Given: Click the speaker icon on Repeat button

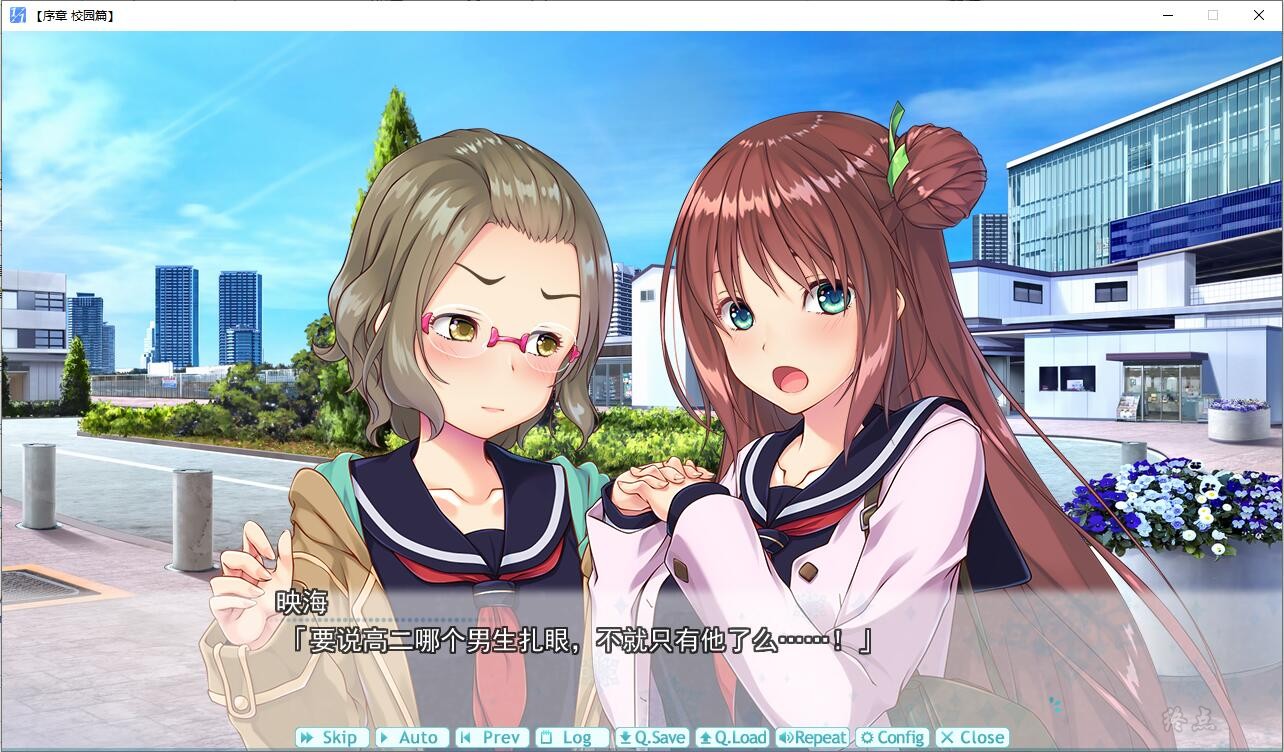Looking at the screenshot, I should [785, 737].
